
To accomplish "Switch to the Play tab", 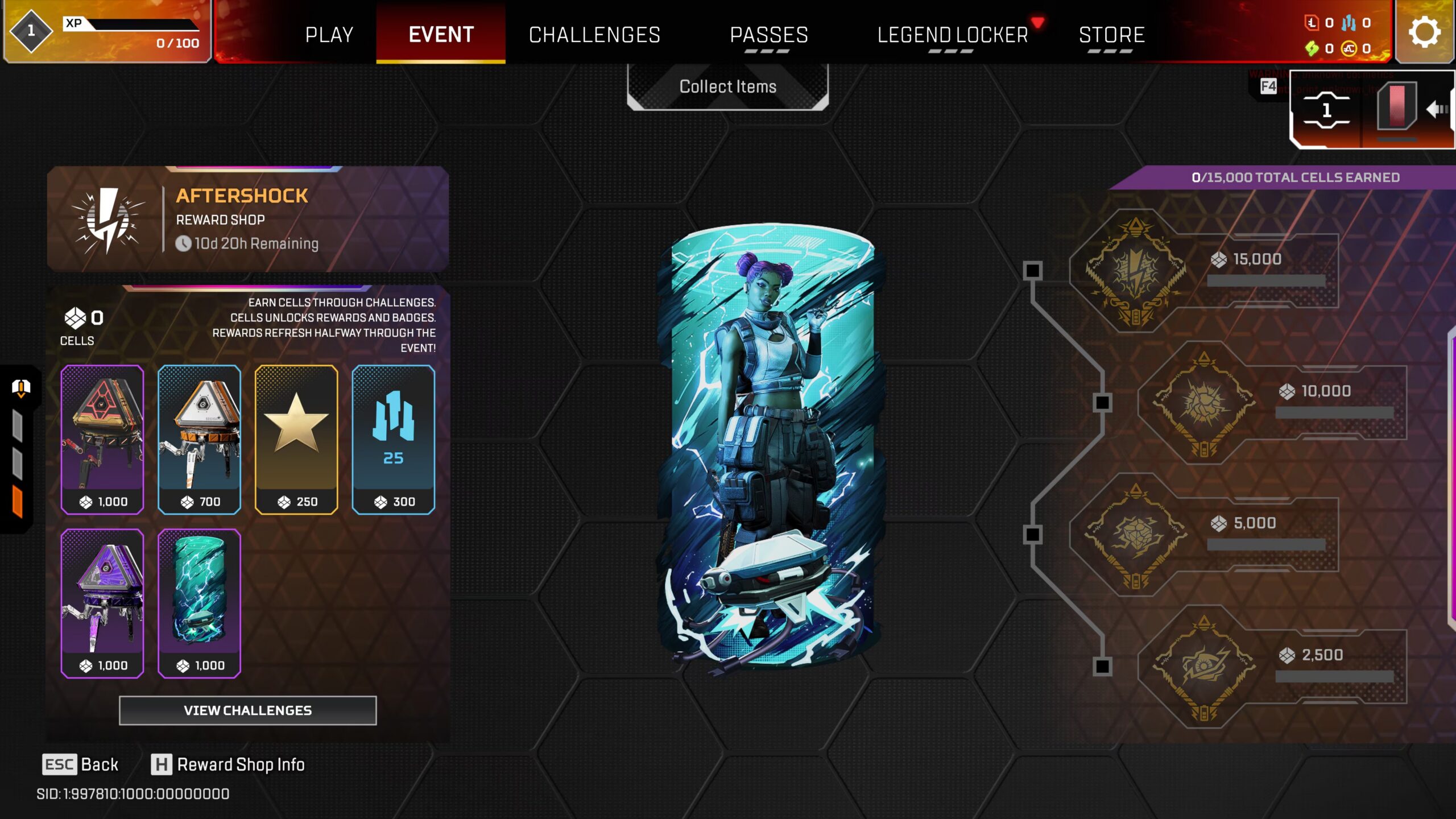I will click(x=329, y=35).
